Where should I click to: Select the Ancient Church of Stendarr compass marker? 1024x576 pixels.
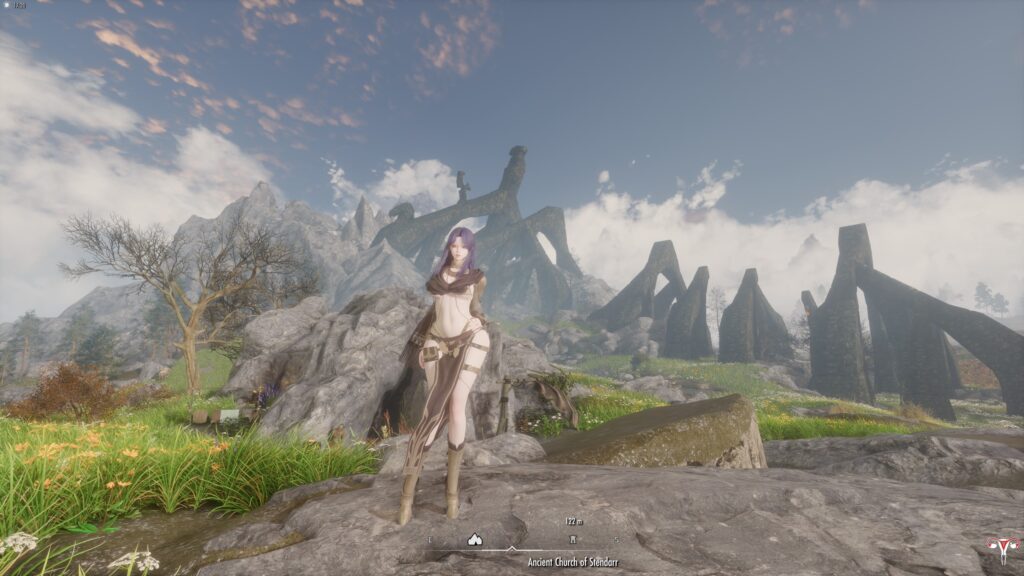573,539
